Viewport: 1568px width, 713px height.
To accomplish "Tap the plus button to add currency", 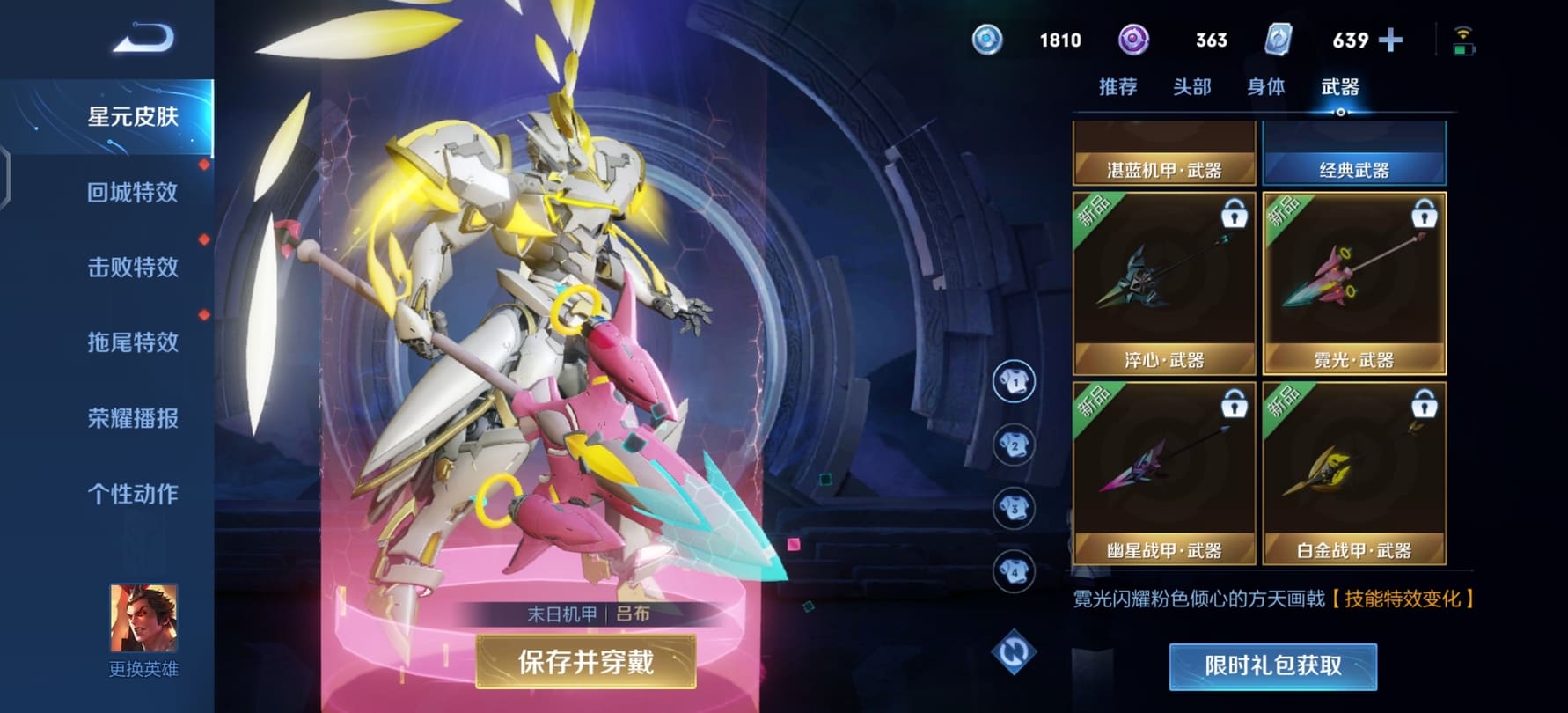I will pyautogui.click(x=1391, y=40).
